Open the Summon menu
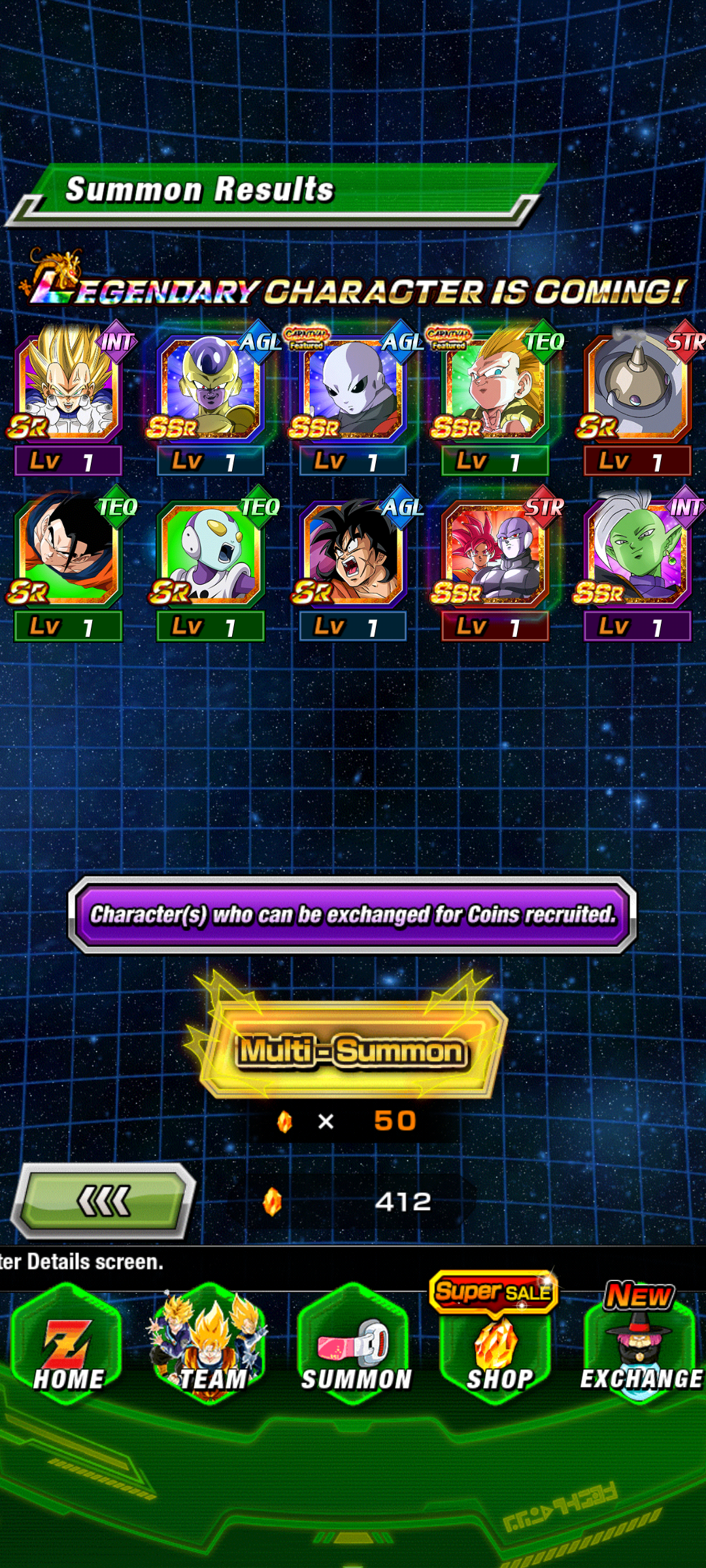This screenshot has width=706, height=1568. point(354,1346)
